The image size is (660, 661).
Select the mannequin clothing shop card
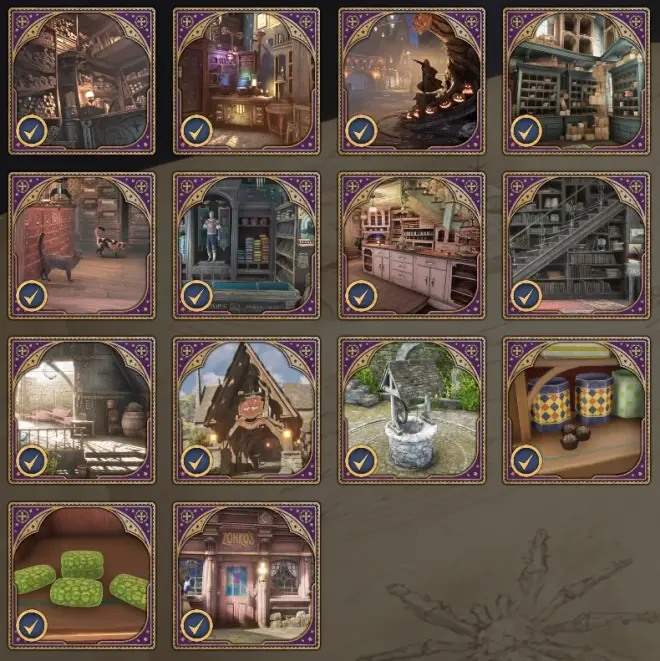click(x=246, y=245)
